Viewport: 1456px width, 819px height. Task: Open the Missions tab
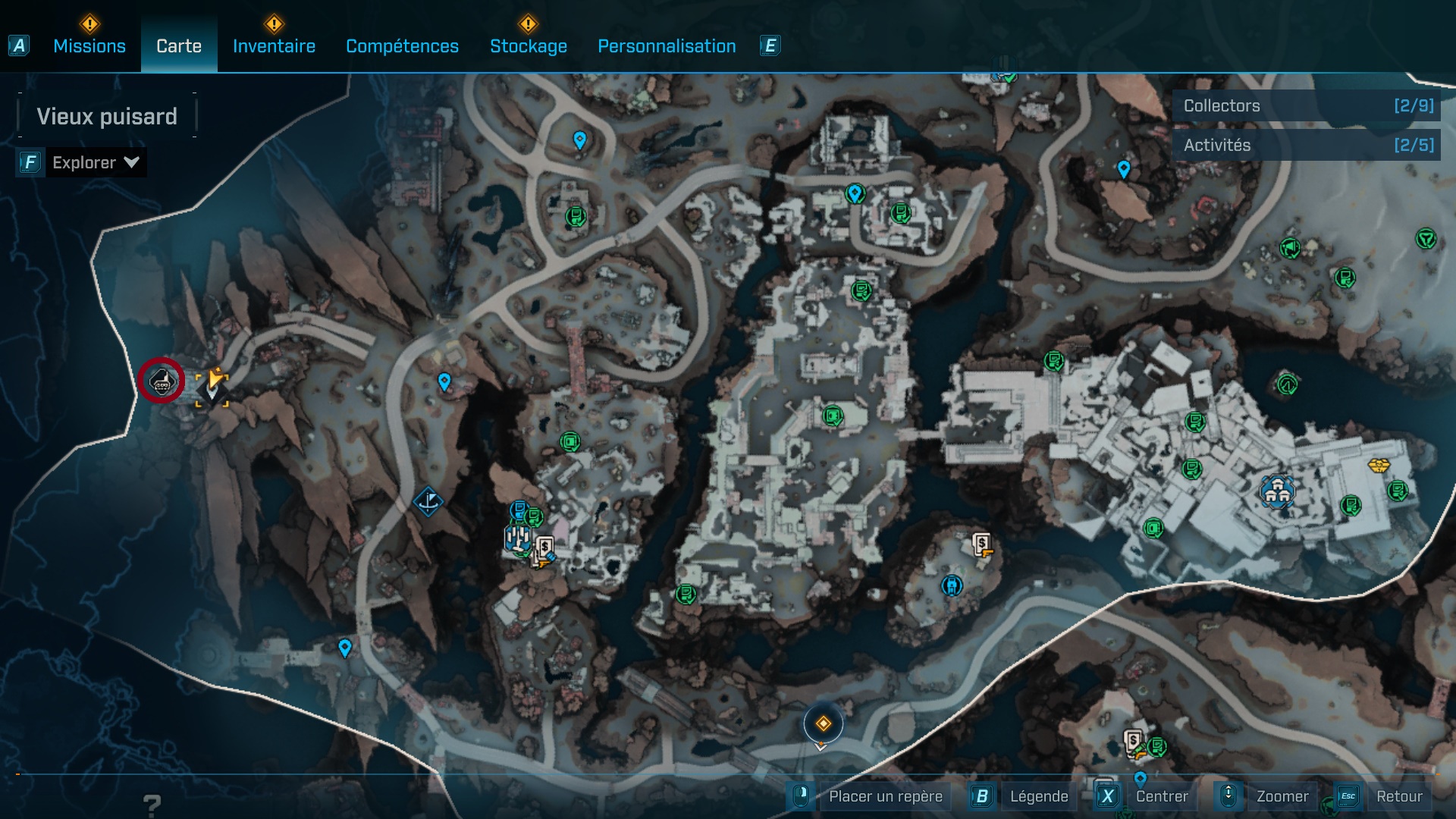[x=89, y=45]
